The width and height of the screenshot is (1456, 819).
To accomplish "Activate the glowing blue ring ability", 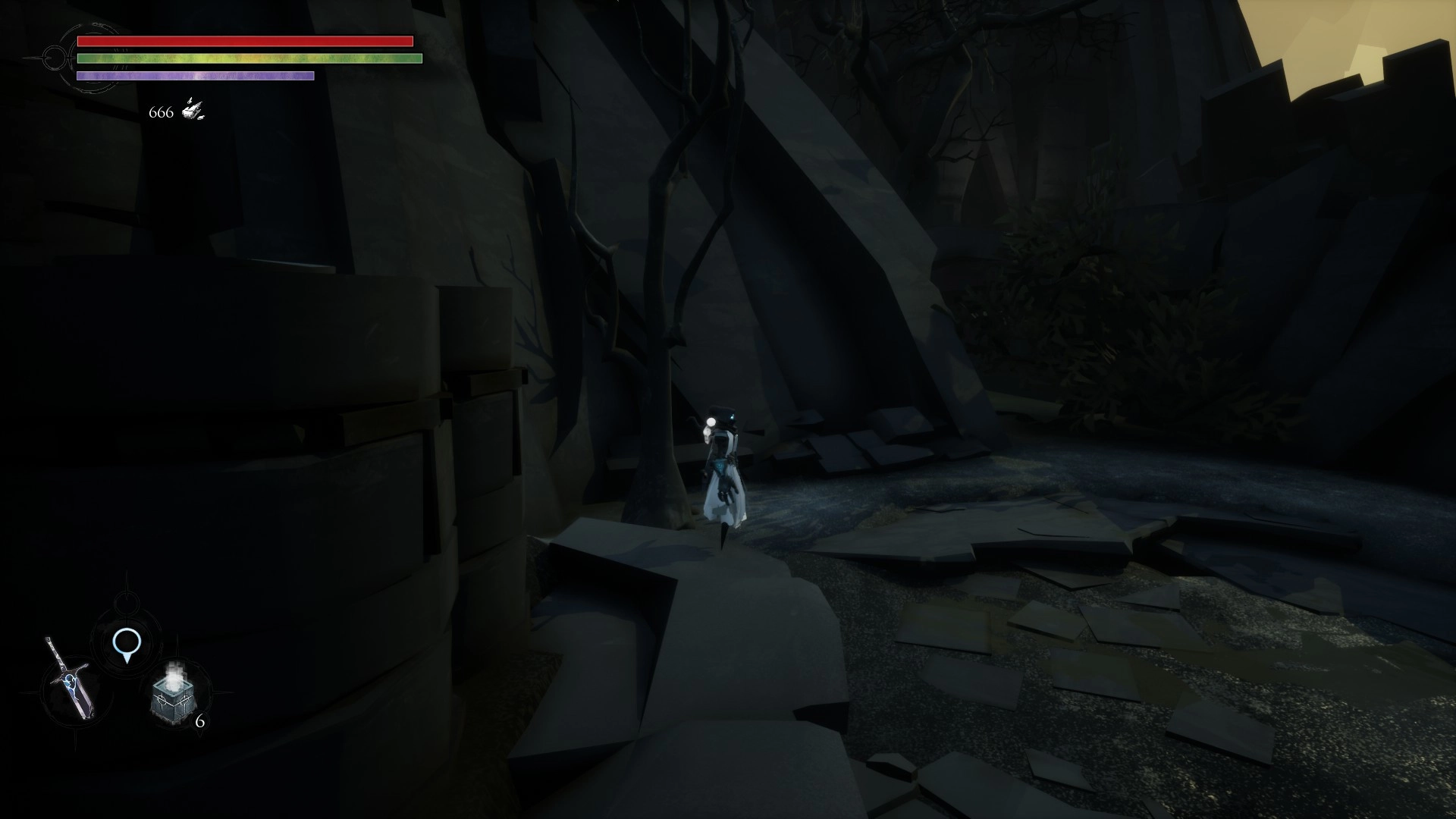I will tap(126, 643).
